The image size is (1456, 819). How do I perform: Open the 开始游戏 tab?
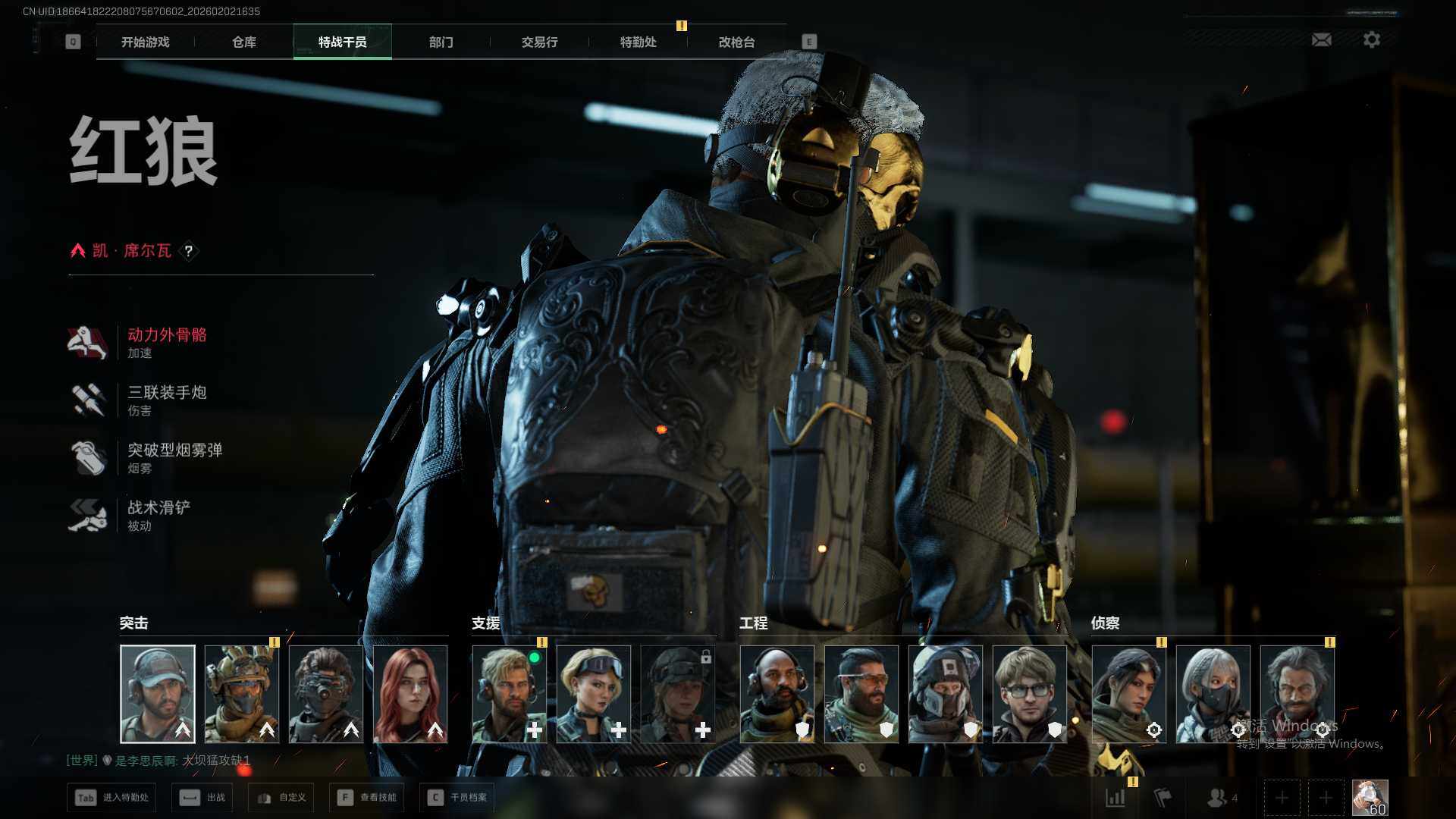(x=145, y=42)
